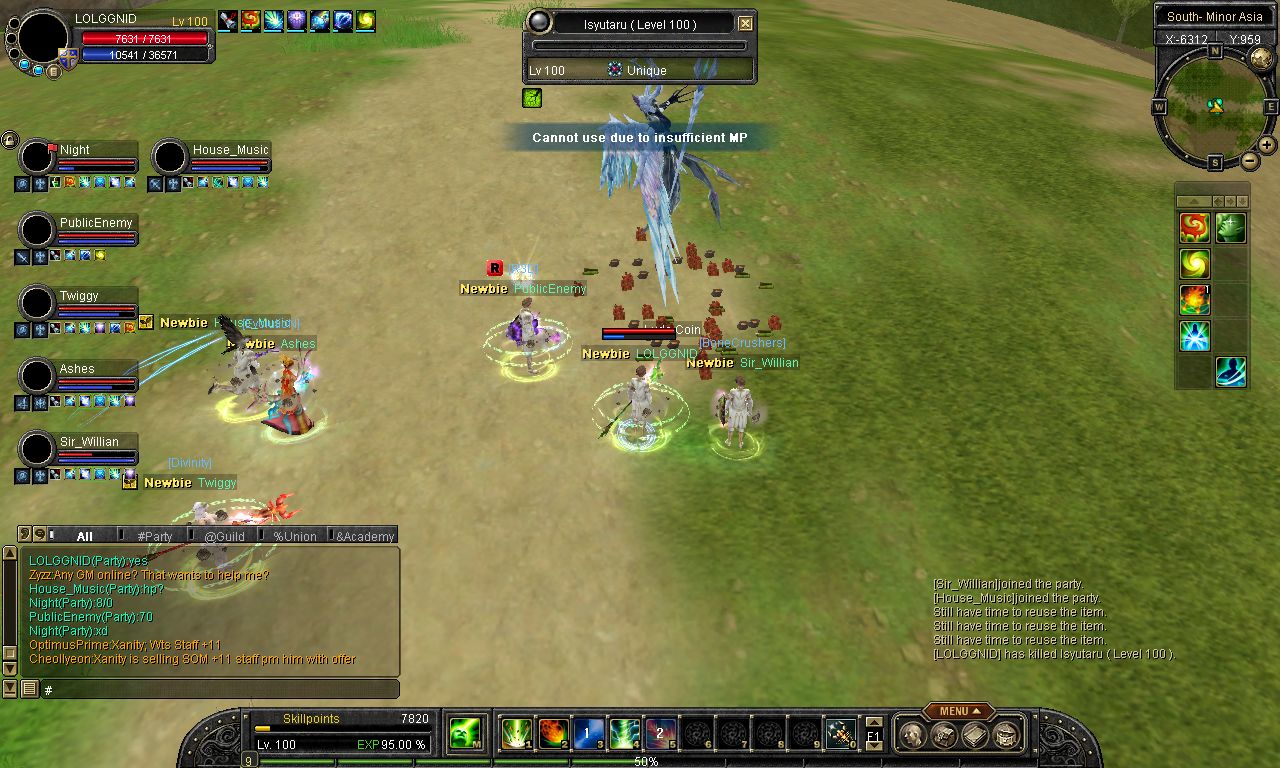Viewport: 1280px width, 768px height.
Task: Click the chat message input field
Action: pos(220,689)
